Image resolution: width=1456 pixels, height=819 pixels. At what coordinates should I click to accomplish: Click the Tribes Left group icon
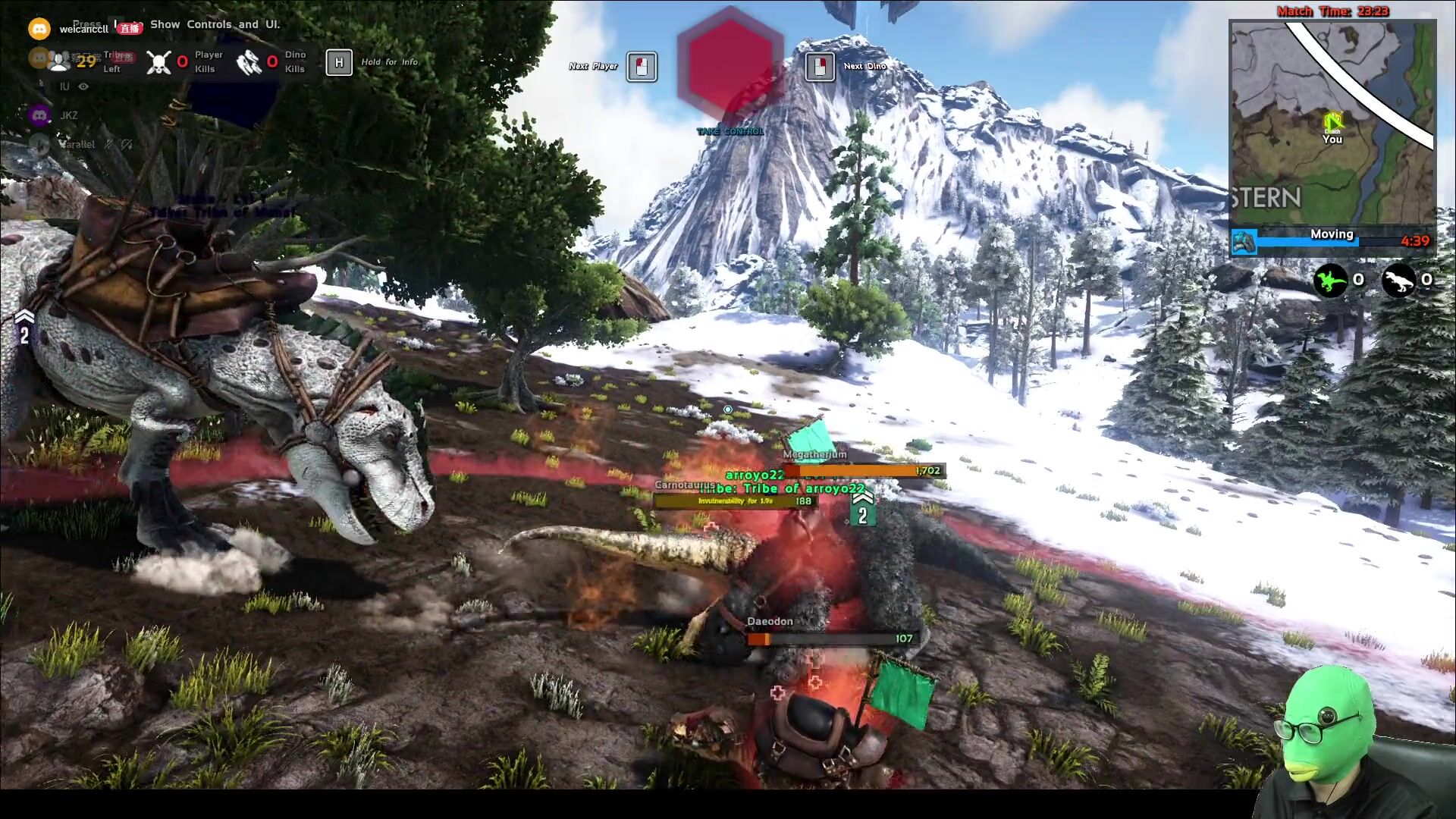59,61
